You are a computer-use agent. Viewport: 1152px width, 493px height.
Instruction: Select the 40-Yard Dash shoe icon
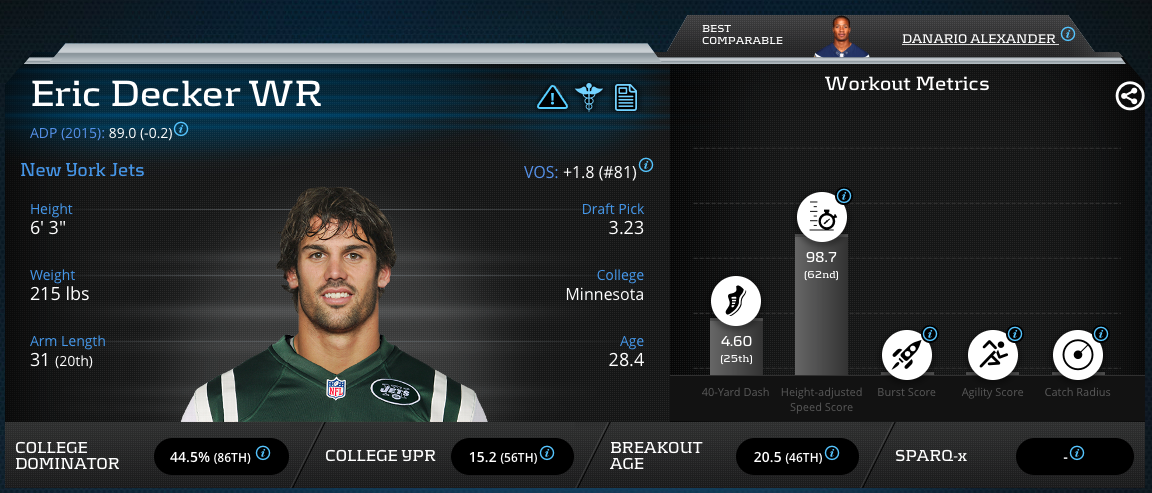pyautogui.click(x=735, y=300)
